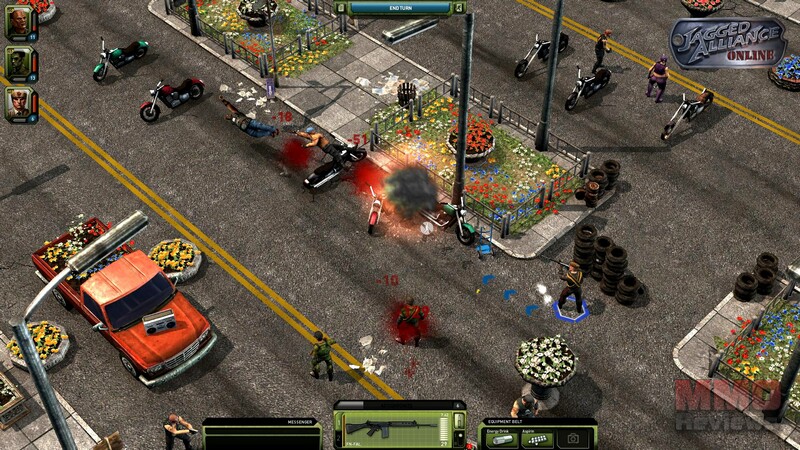Screen dimensions: 800x450
Task: Click the End Turn button
Action: [x=399, y=8]
